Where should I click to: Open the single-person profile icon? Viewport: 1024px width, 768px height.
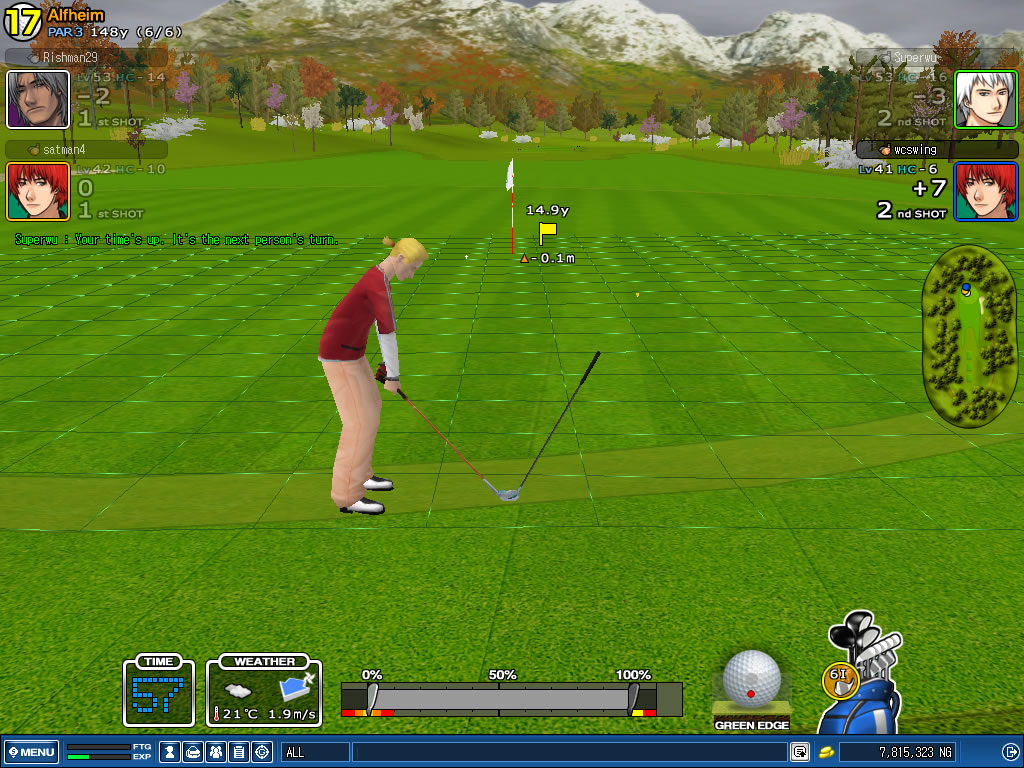(x=170, y=752)
